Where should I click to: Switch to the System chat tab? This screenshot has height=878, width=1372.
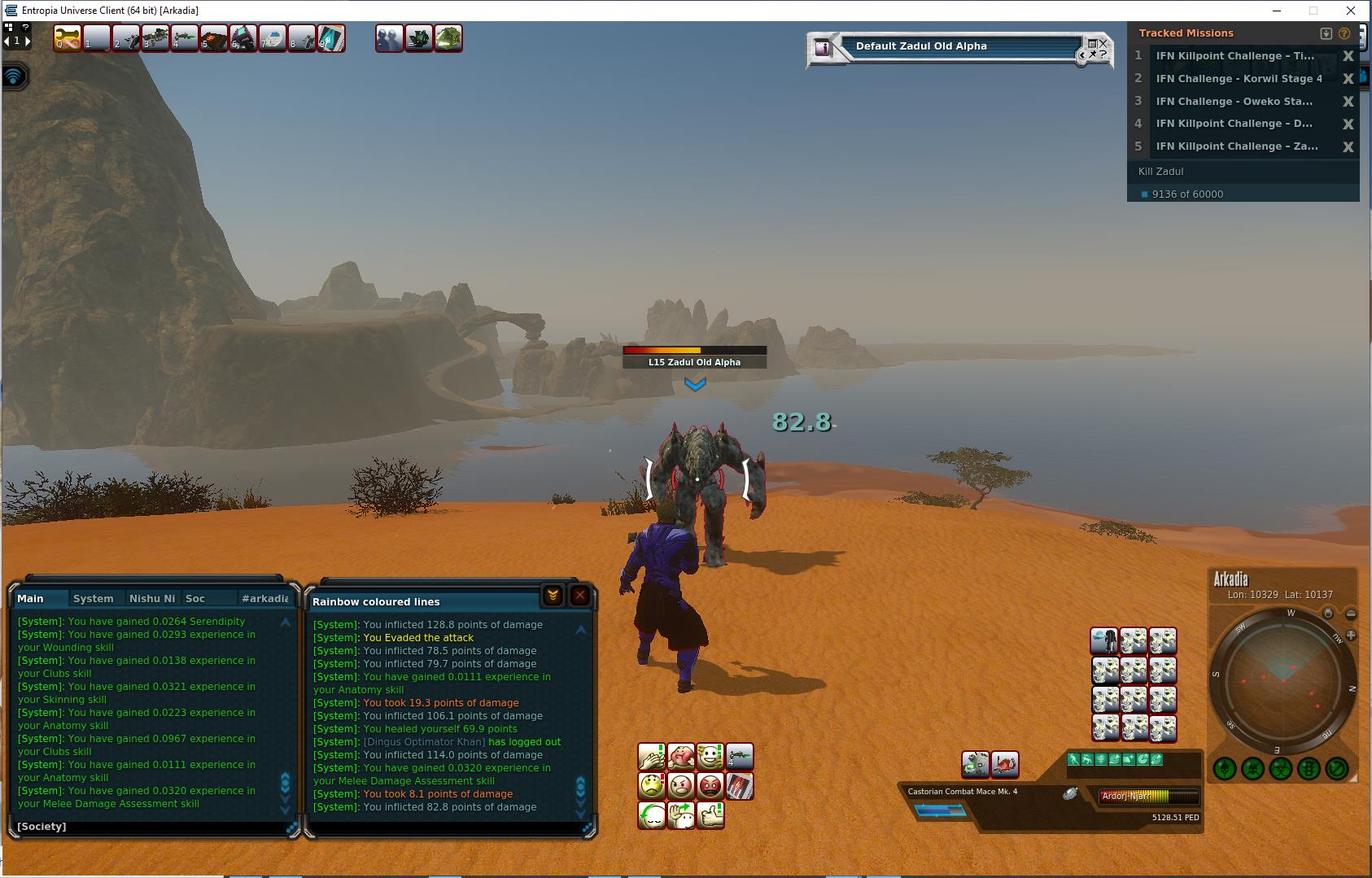94,598
